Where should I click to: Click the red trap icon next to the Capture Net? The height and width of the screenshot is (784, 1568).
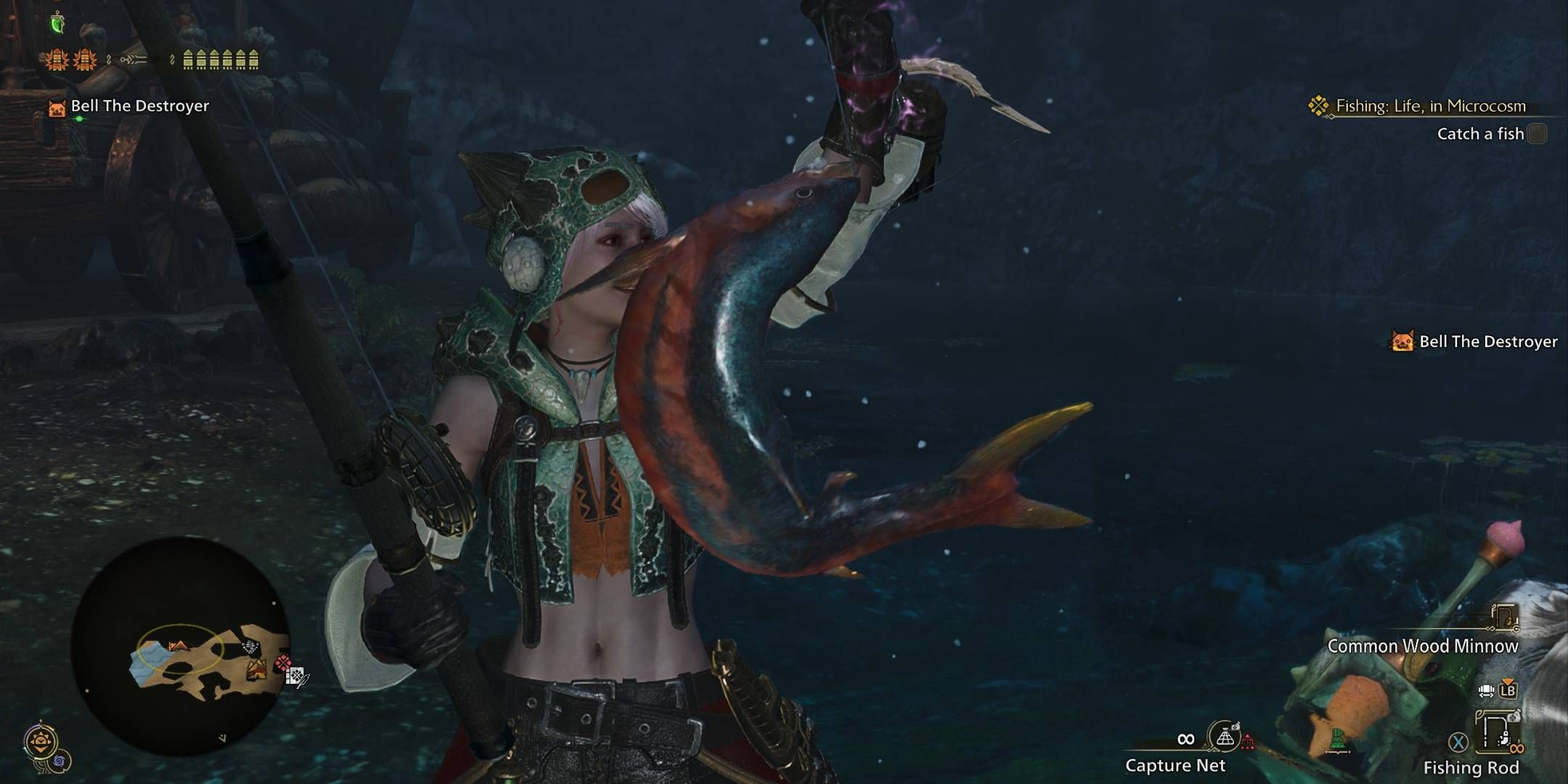coord(1247,741)
